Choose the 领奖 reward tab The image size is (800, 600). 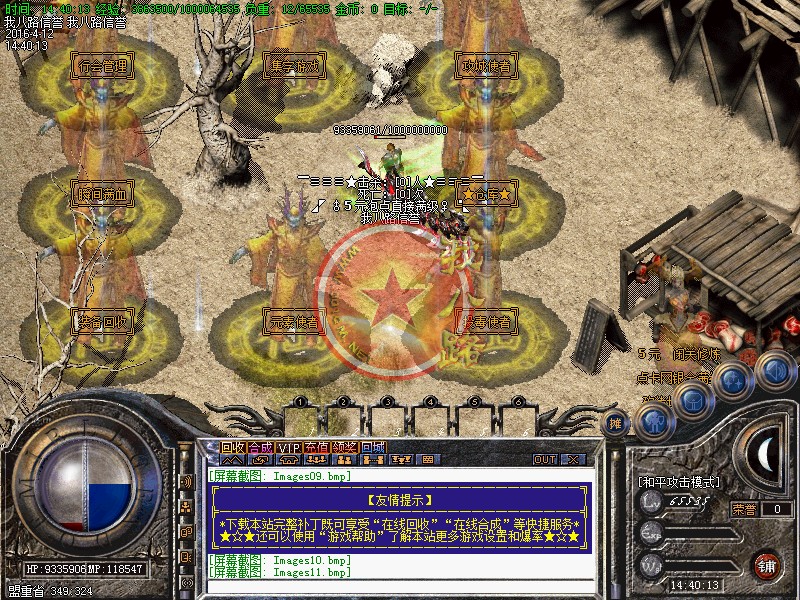coord(345,447)
